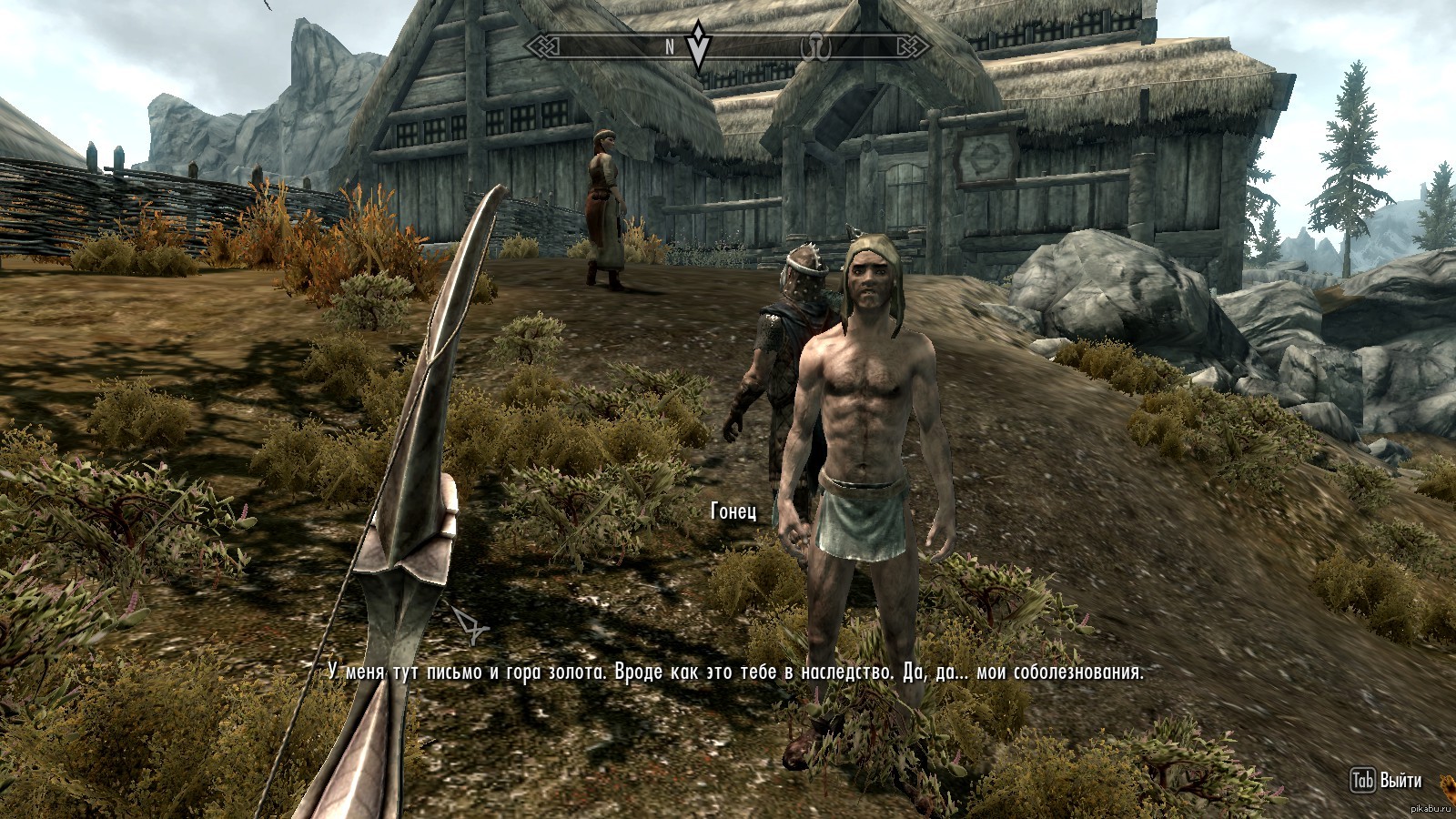1456x819 pixels.
Task: Click the Выйти exit dialogue button
Action: 1387,781
